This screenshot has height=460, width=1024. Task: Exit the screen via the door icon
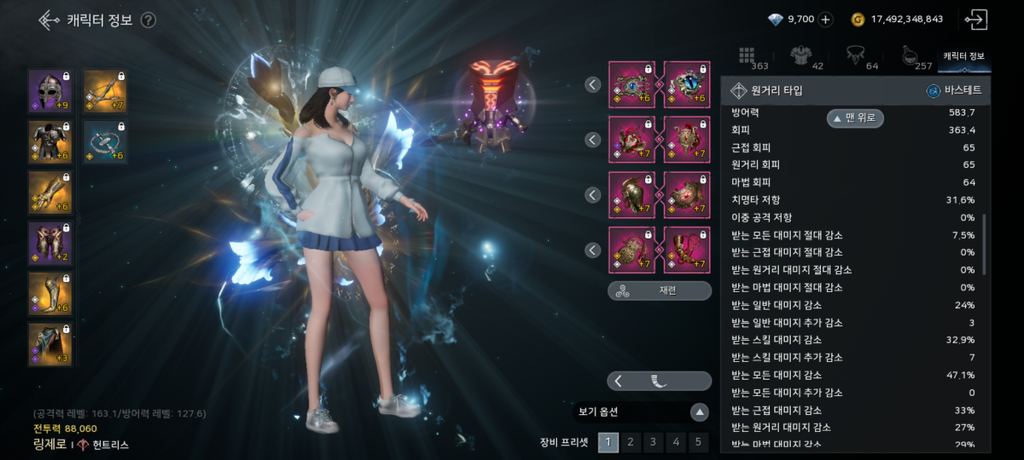pos(976,19)
